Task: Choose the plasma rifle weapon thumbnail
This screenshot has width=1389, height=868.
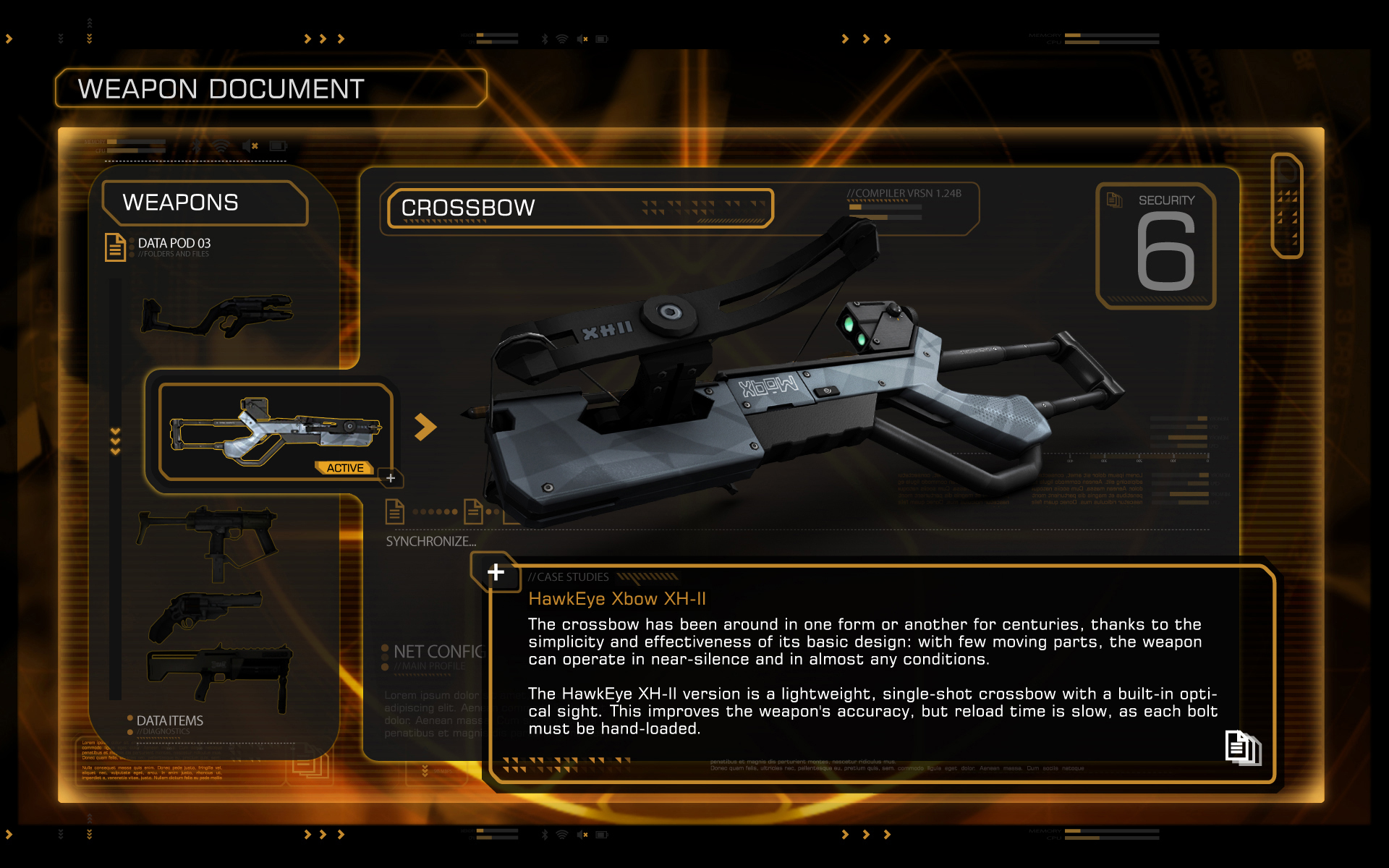Action: 217,315
